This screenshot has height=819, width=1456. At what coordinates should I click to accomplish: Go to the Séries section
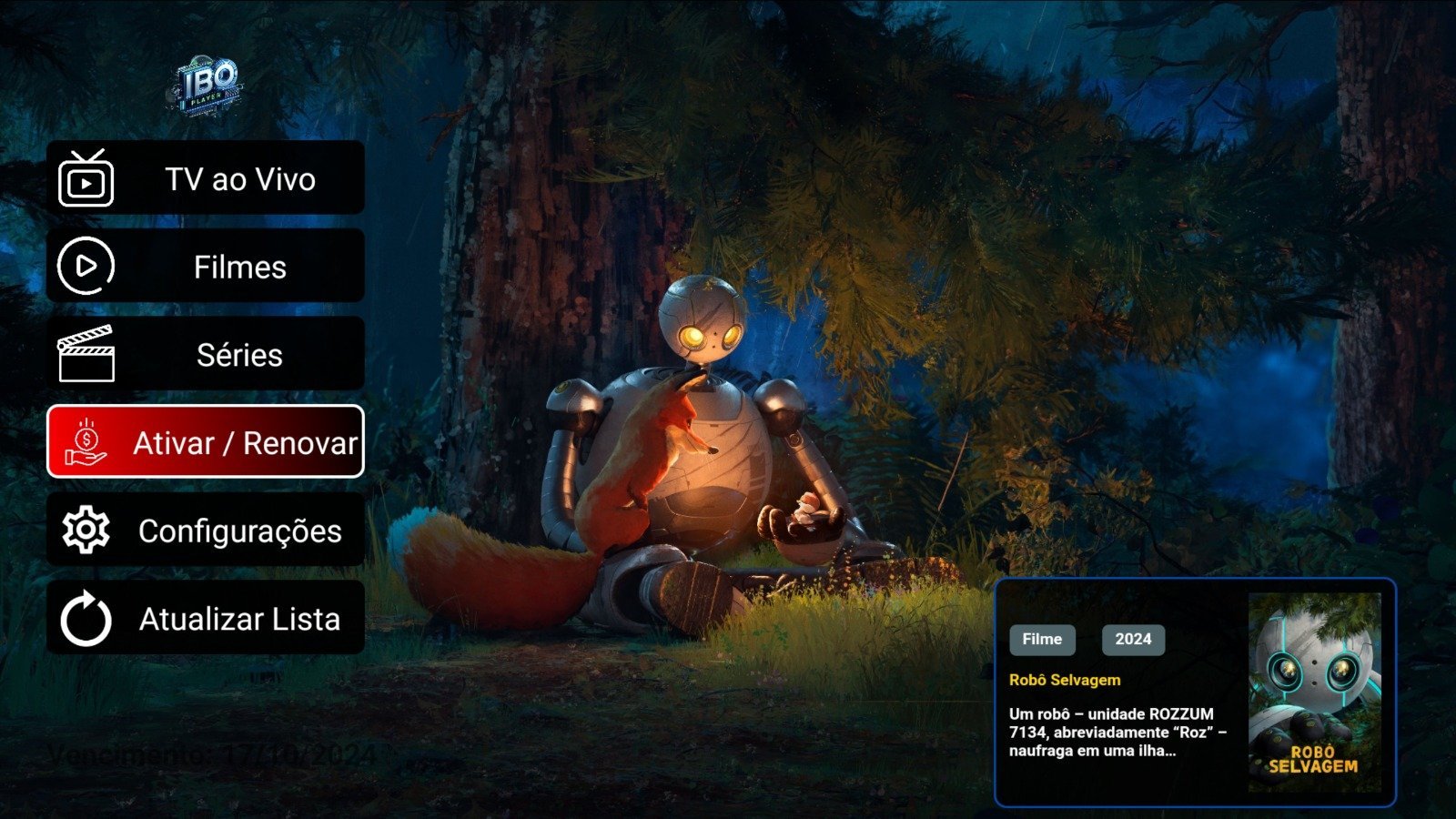pos(206,355)
